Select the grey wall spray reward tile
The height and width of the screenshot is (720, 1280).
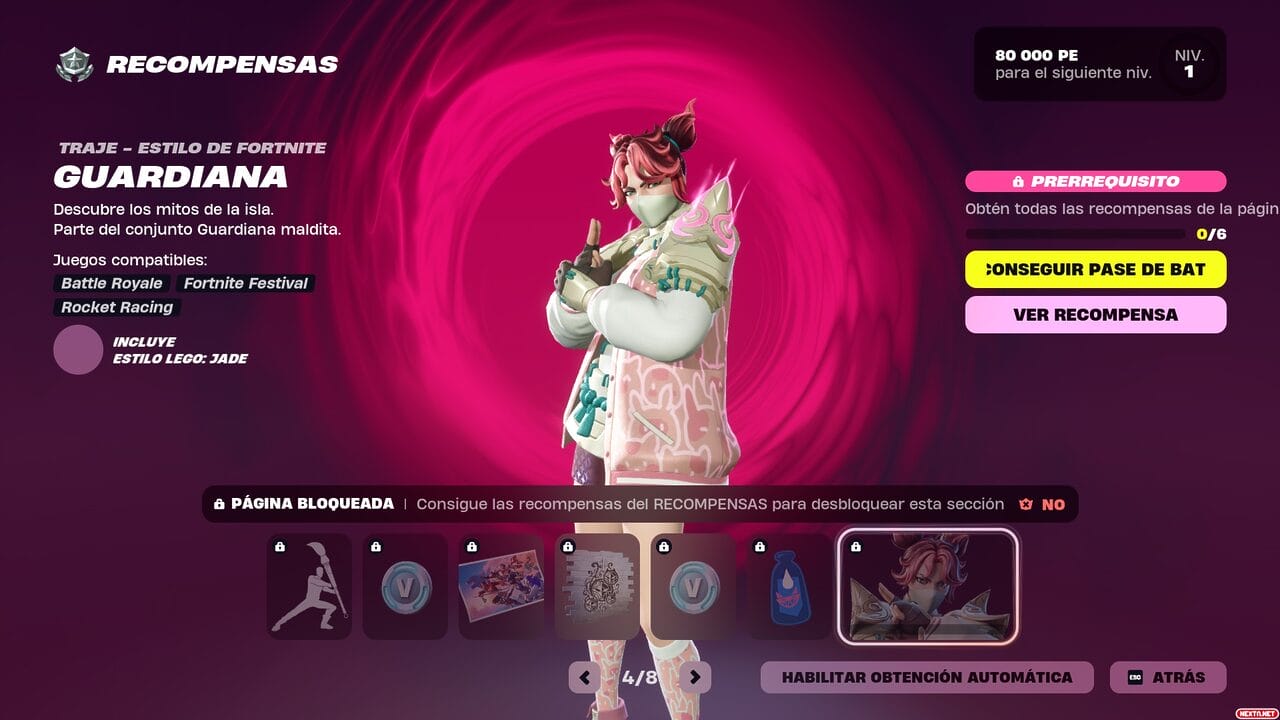pyautogui.click(x=597, y=586)
